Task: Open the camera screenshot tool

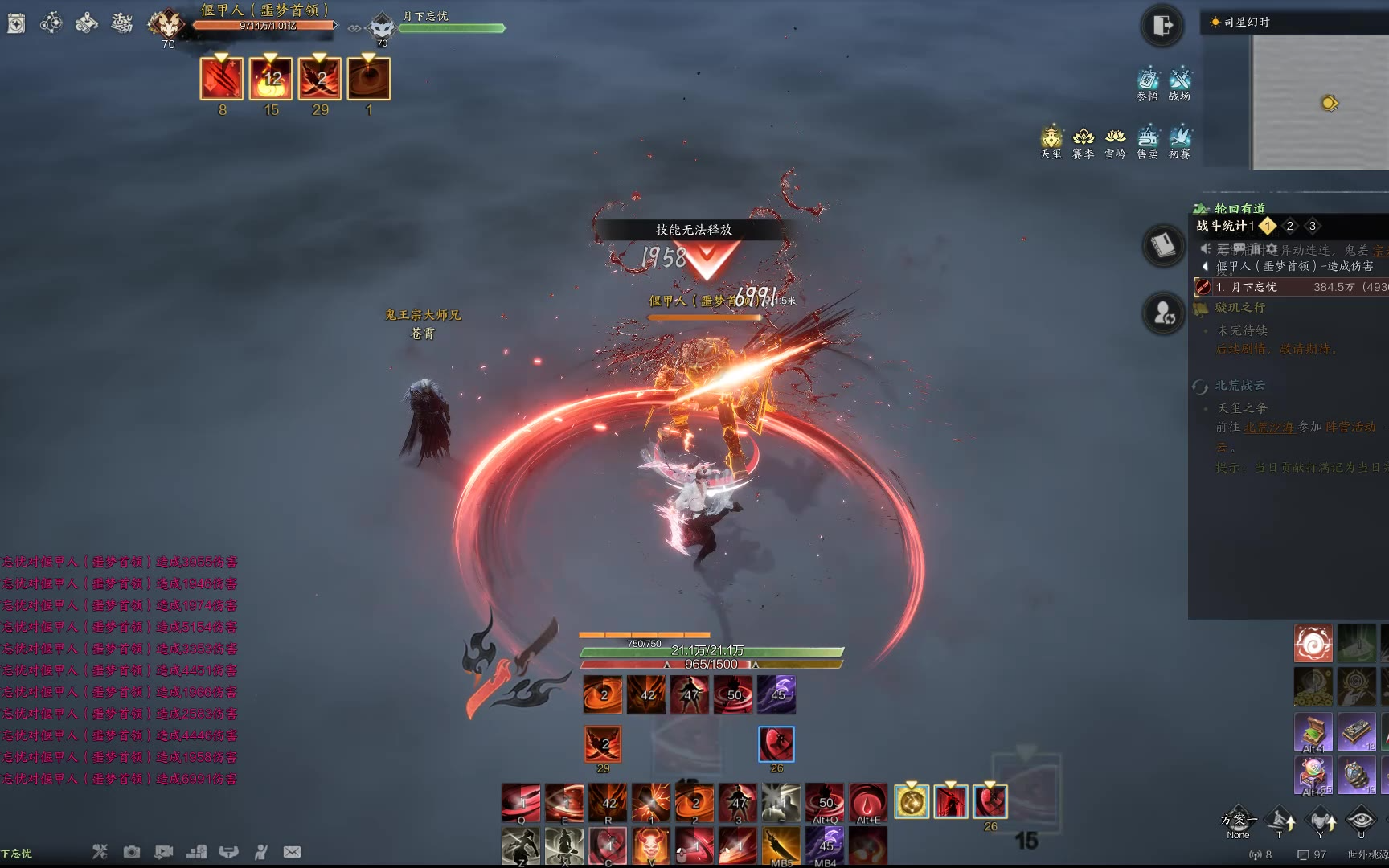Action: 132,852
